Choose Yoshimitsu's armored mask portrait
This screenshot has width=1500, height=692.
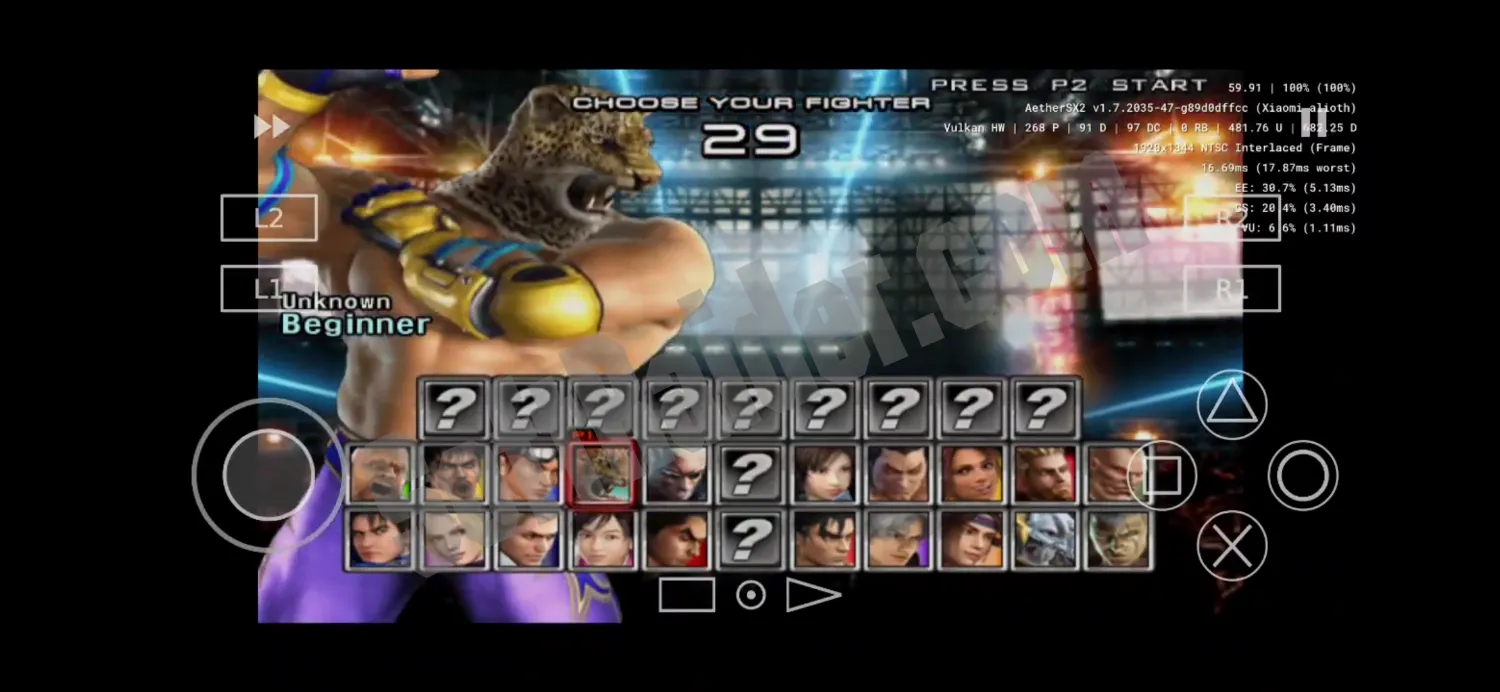click(1044, 540)
